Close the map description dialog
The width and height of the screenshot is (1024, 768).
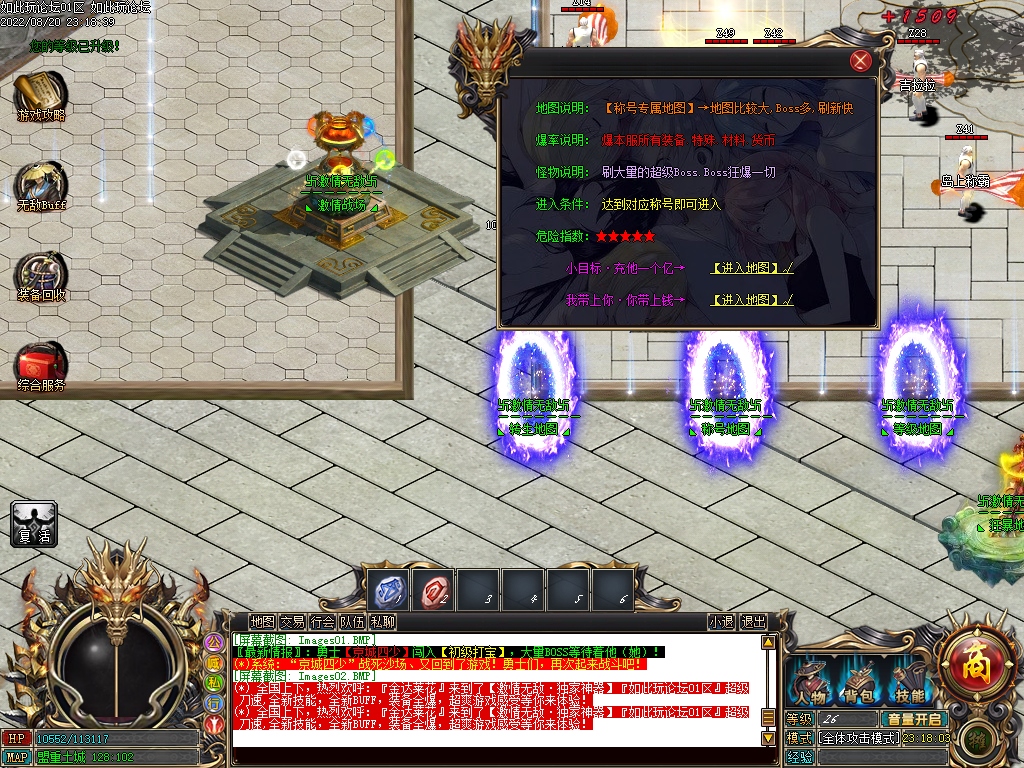click(x=860, y=61)
